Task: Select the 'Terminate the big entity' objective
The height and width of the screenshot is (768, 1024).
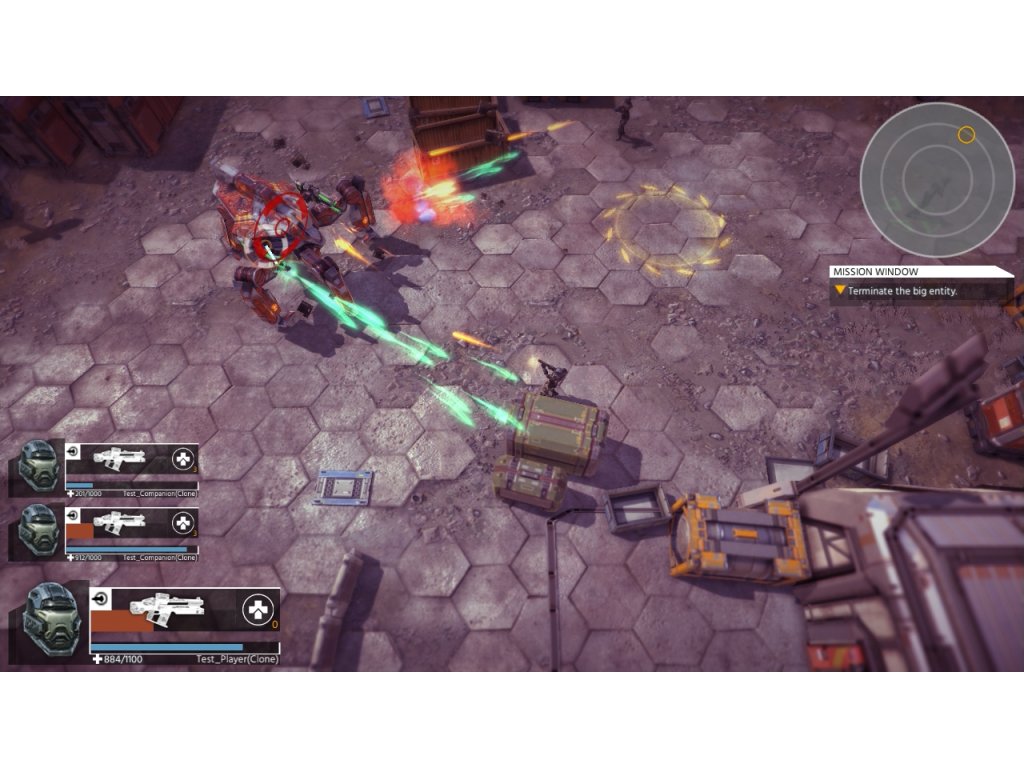Action: point(903,291)
